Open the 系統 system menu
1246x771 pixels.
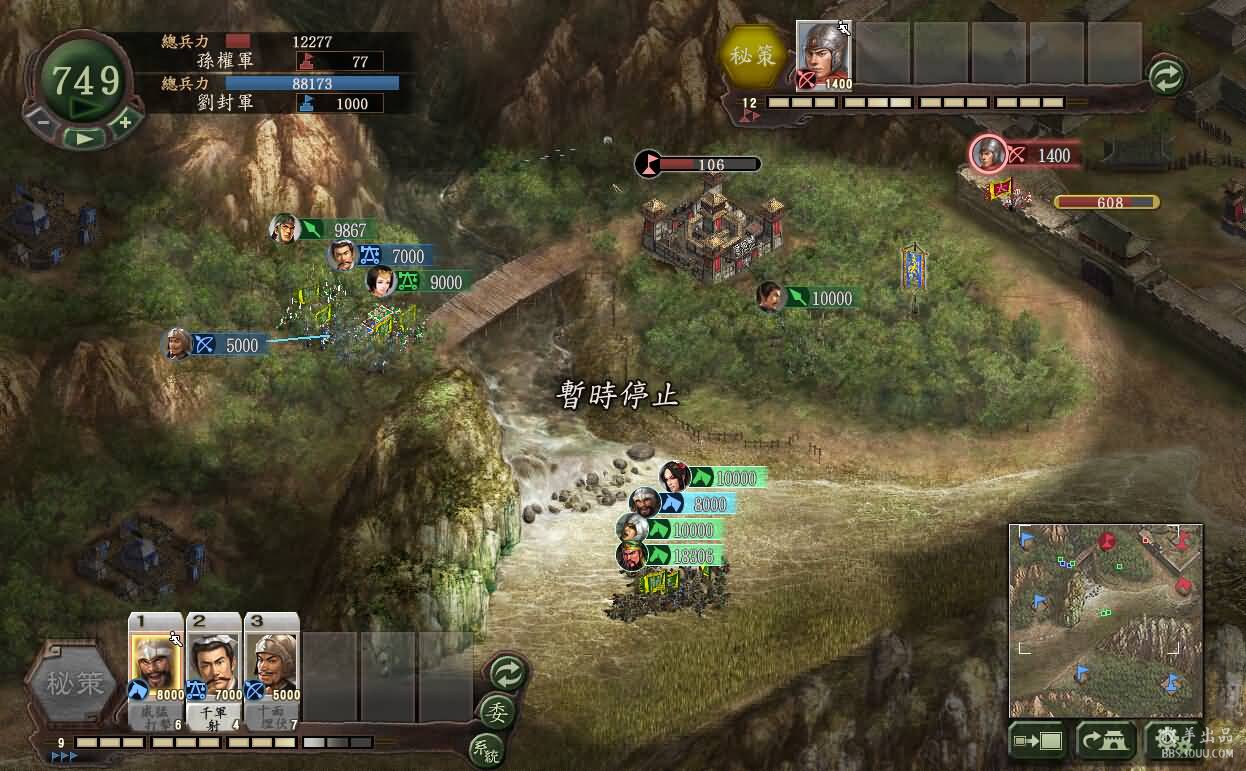485,749
